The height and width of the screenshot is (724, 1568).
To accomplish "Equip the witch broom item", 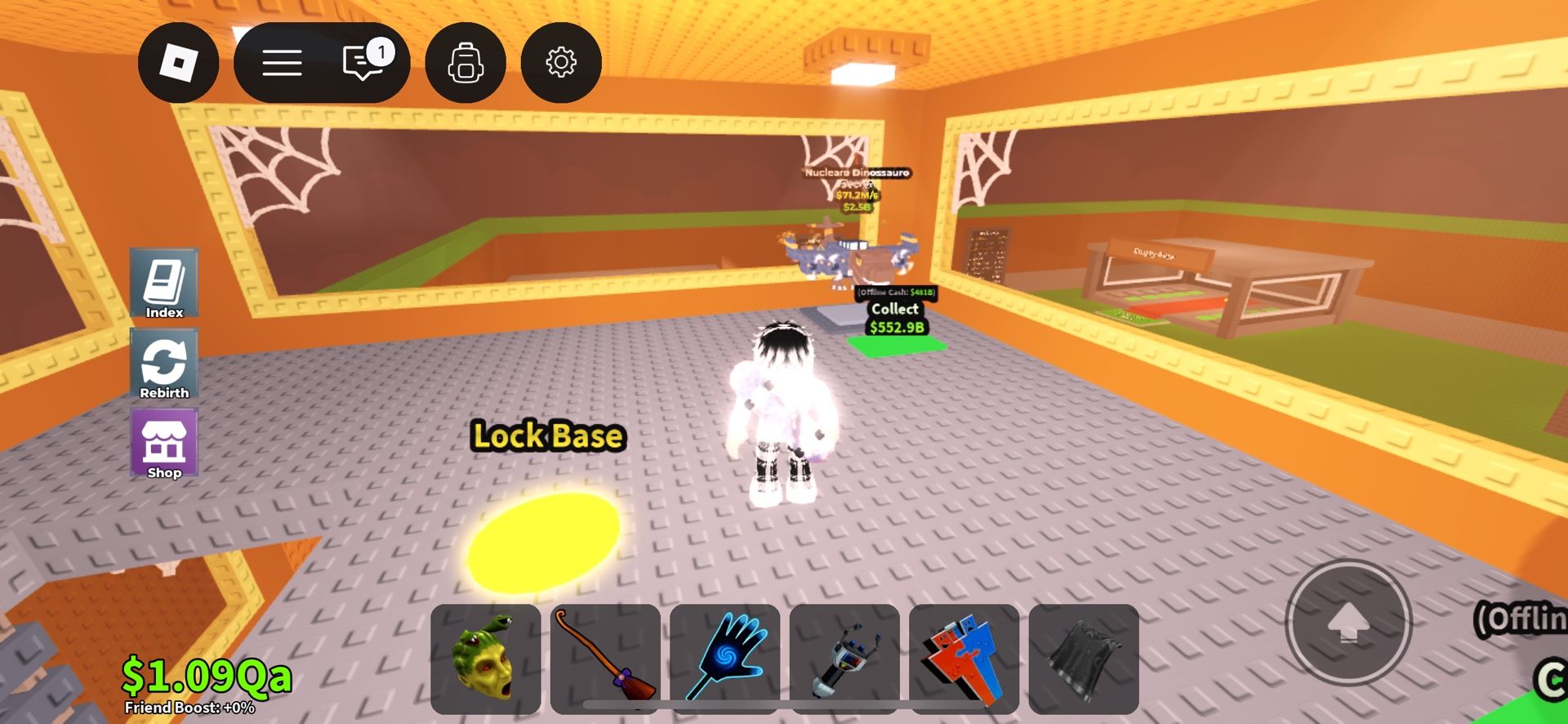I will tap(607, 660).
